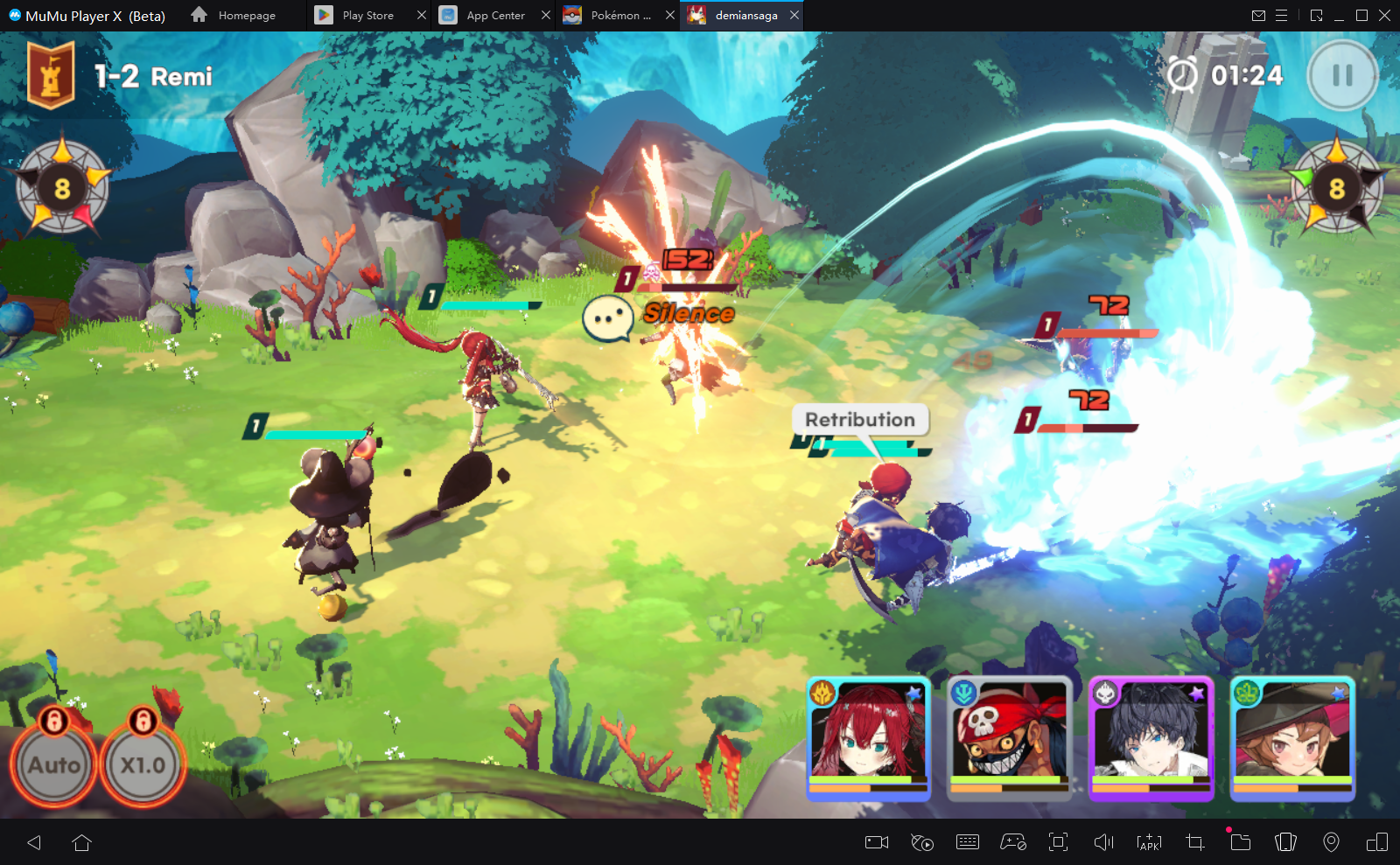Close the demiansaga tab
Viewport: 1400px width, 865px height.
(794, 15)
